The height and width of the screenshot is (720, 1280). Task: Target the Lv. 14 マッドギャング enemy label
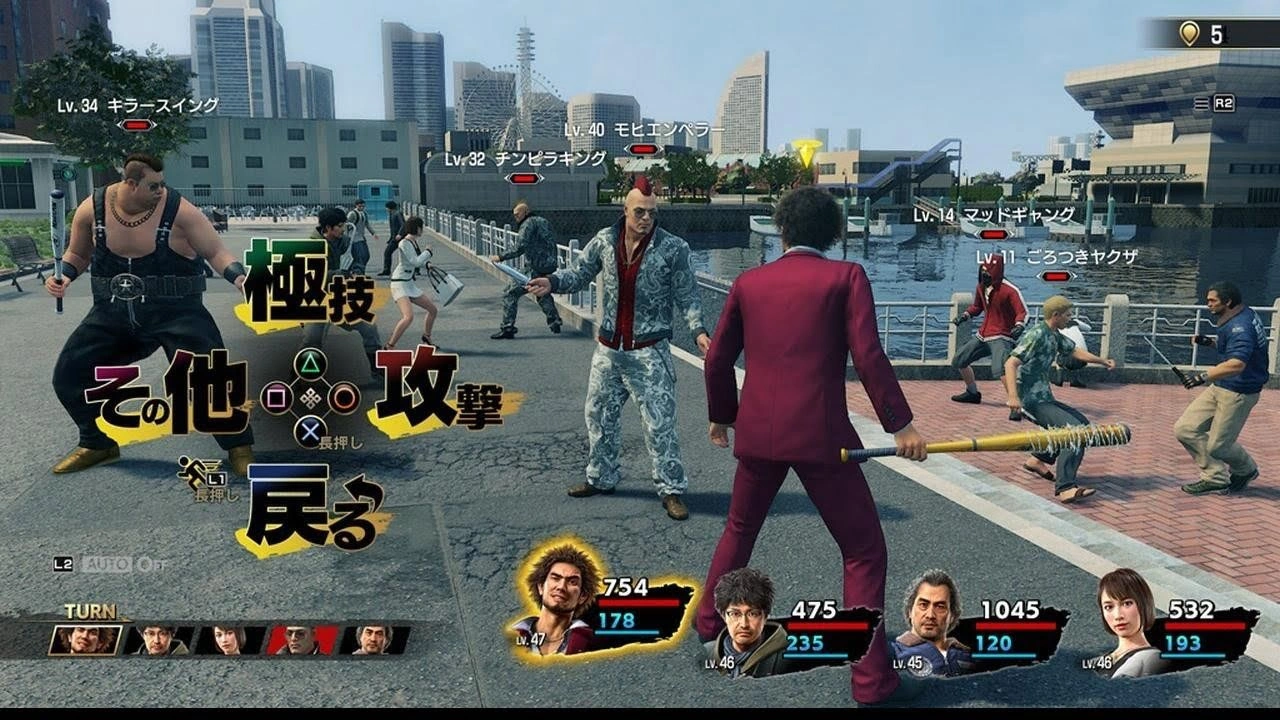pyautogui.click(x=993, y=215)
